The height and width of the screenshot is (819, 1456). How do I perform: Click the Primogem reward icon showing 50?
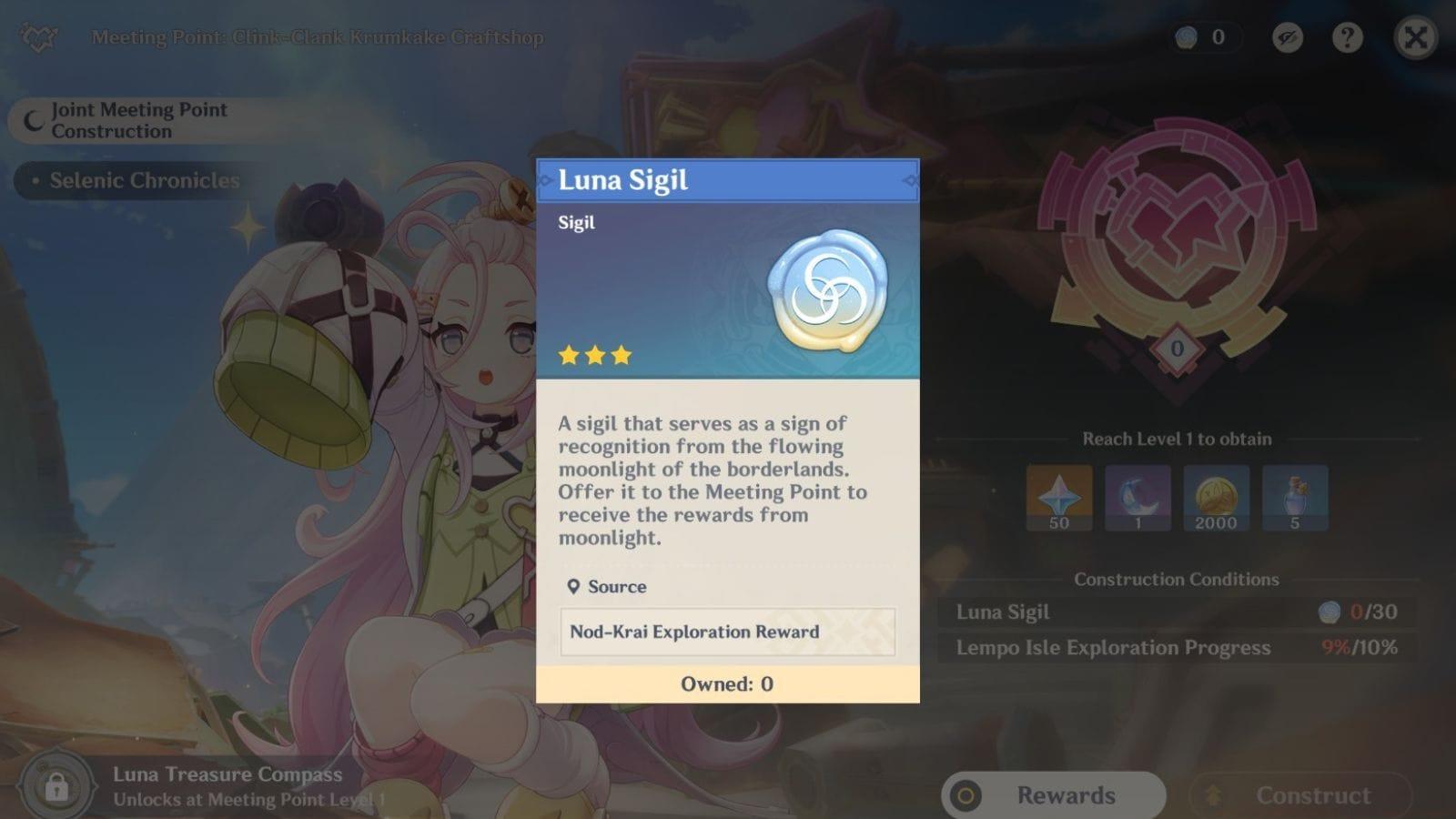click(x=1057, y=498)
